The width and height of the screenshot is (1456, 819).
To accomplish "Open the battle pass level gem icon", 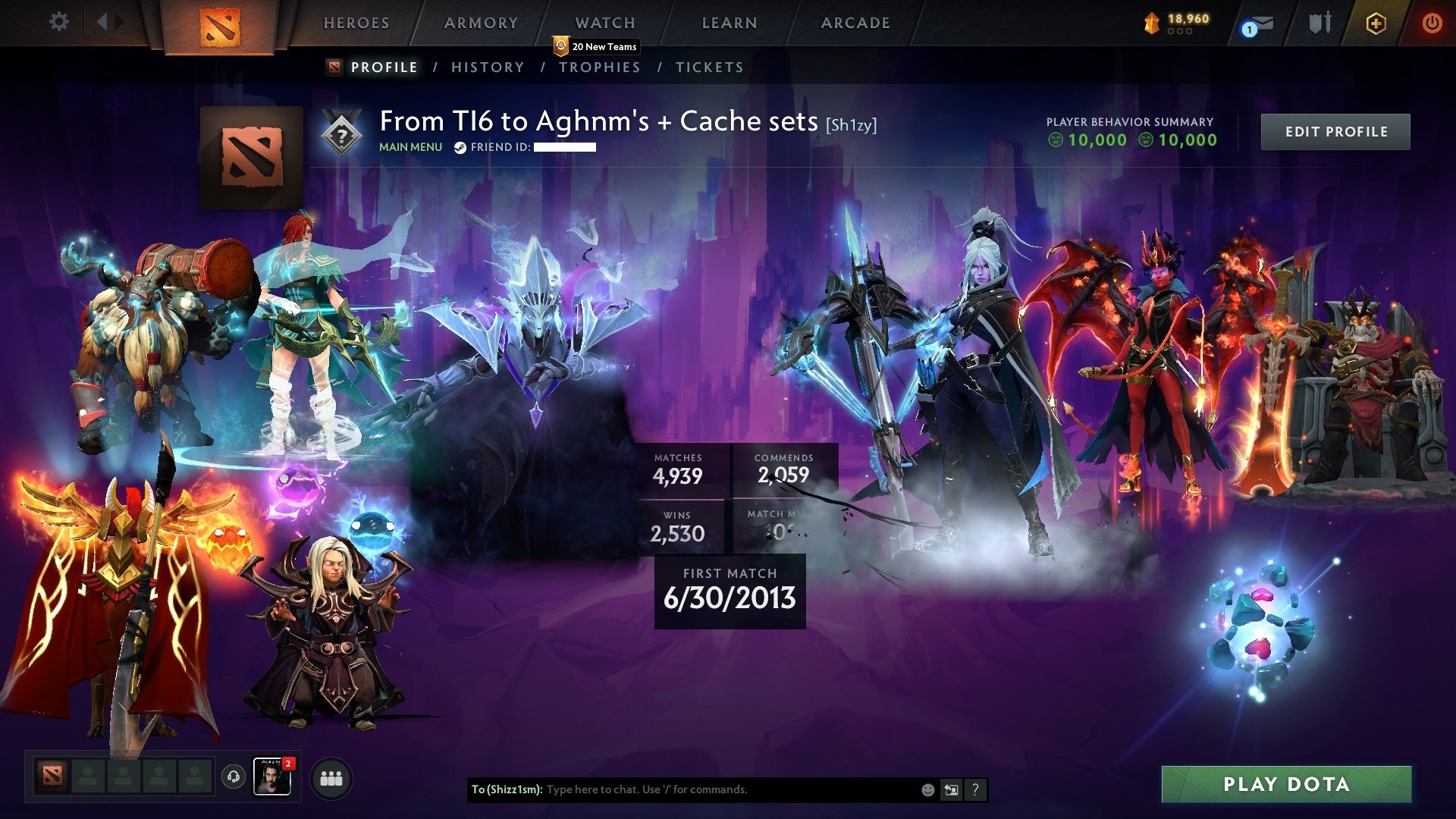I will (1152, 22).
